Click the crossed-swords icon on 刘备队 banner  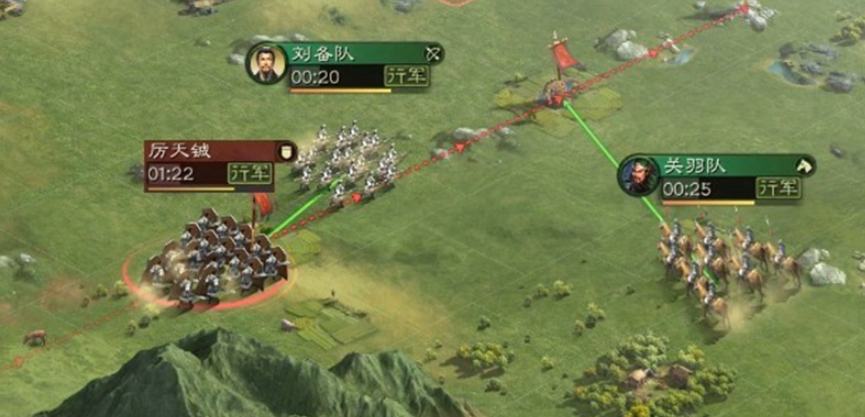tap(433, 54)
